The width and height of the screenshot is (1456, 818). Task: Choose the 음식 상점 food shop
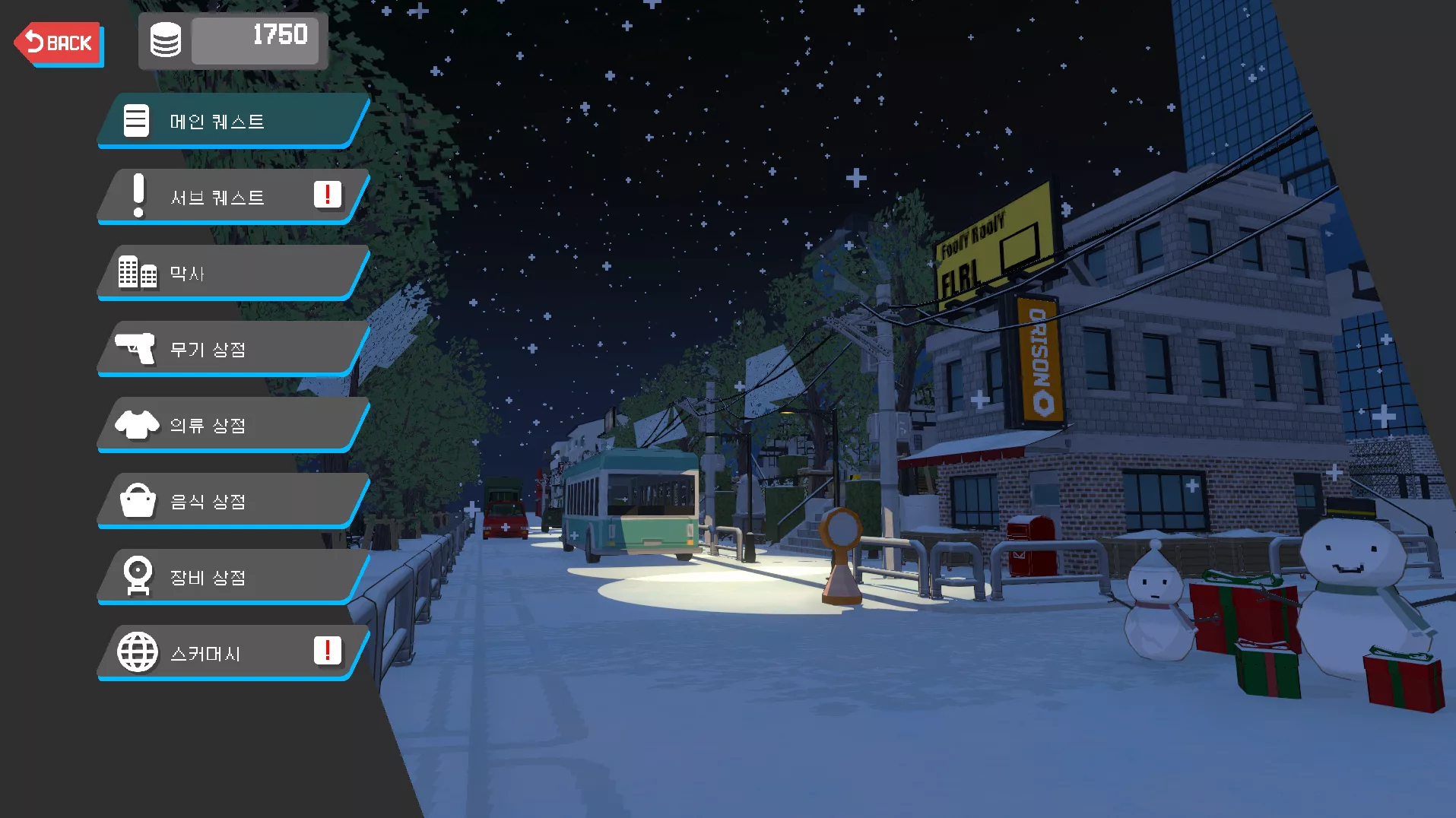(232, 501)
